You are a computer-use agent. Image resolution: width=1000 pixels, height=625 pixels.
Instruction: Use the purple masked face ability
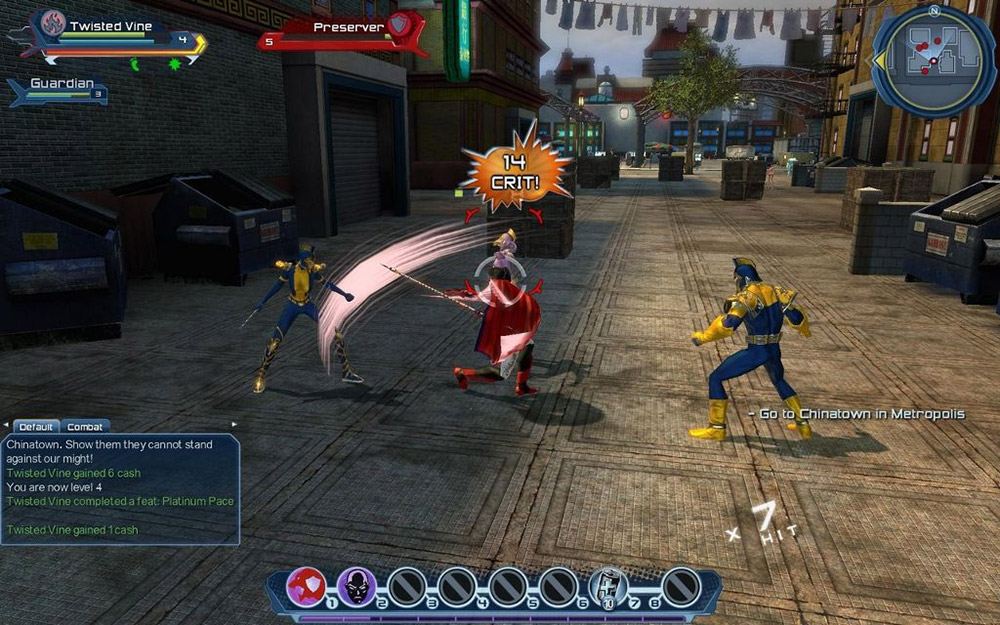pyautogui.click(x=356, y=587)
